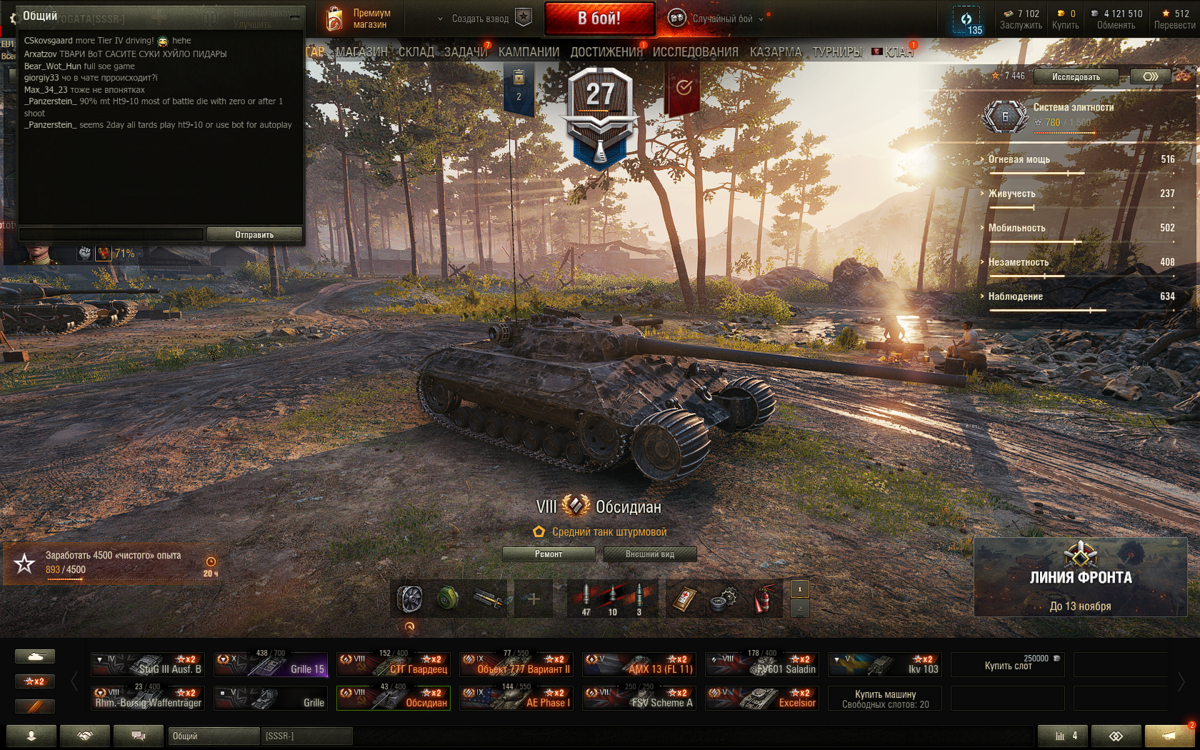Switch to the СКЛАД tab
This screenshot has width=1200, height=750.
416,52
